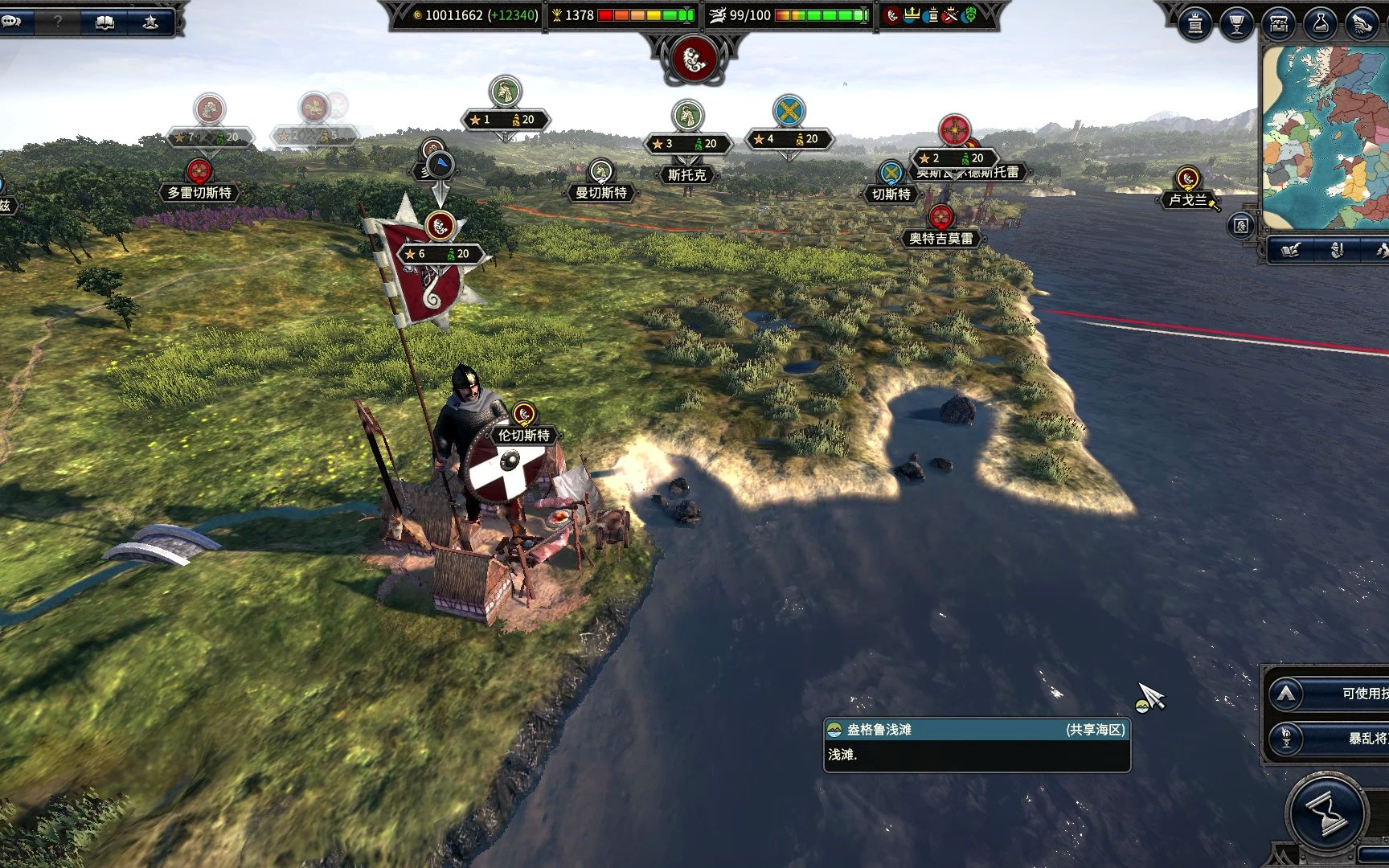Viewport: 1389px width, 868px height.
Task: Select the 卢戈兰 settlement label
Action: coord(1188,199)
